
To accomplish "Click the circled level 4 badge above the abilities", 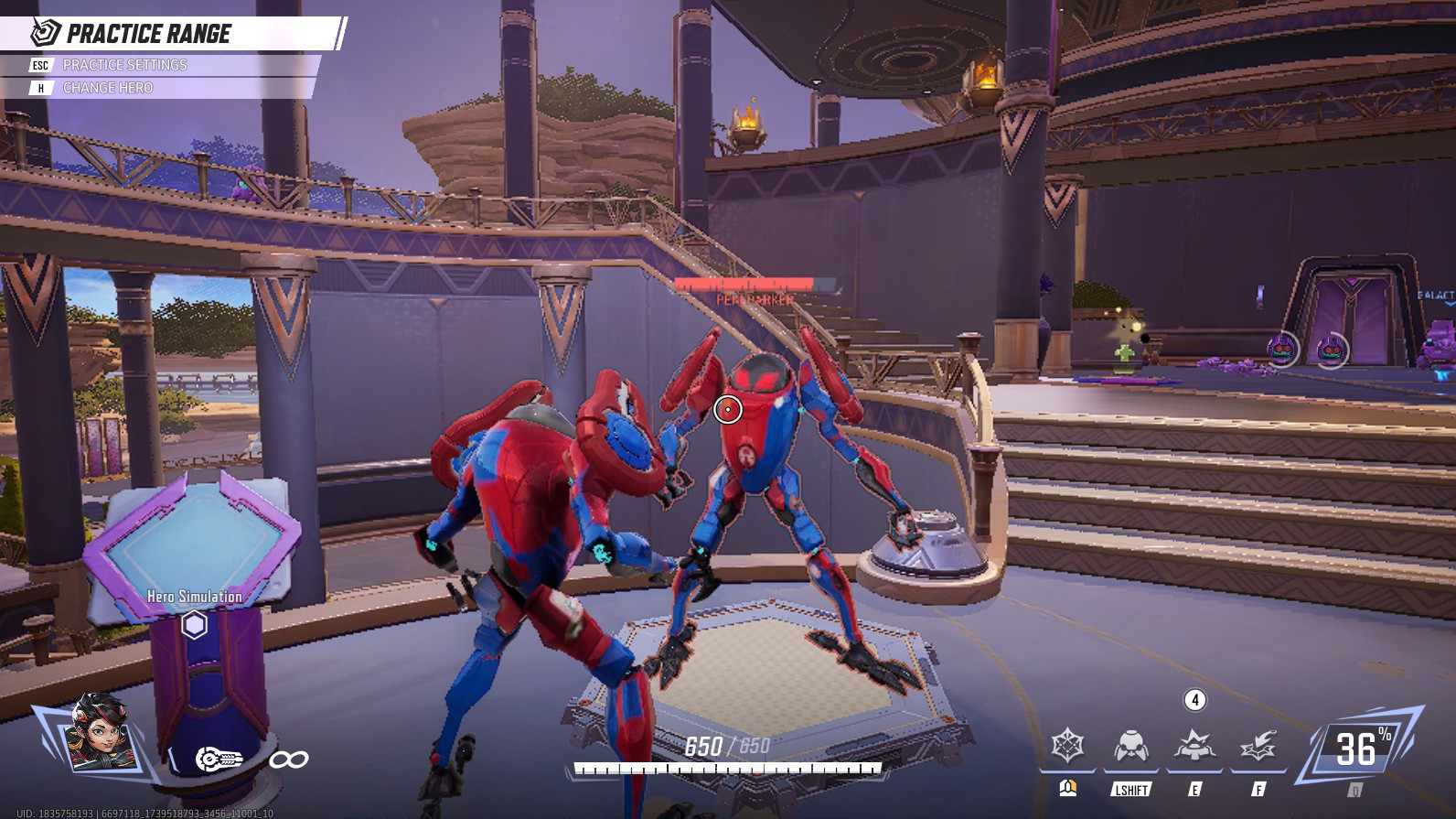I will 1194,701.
